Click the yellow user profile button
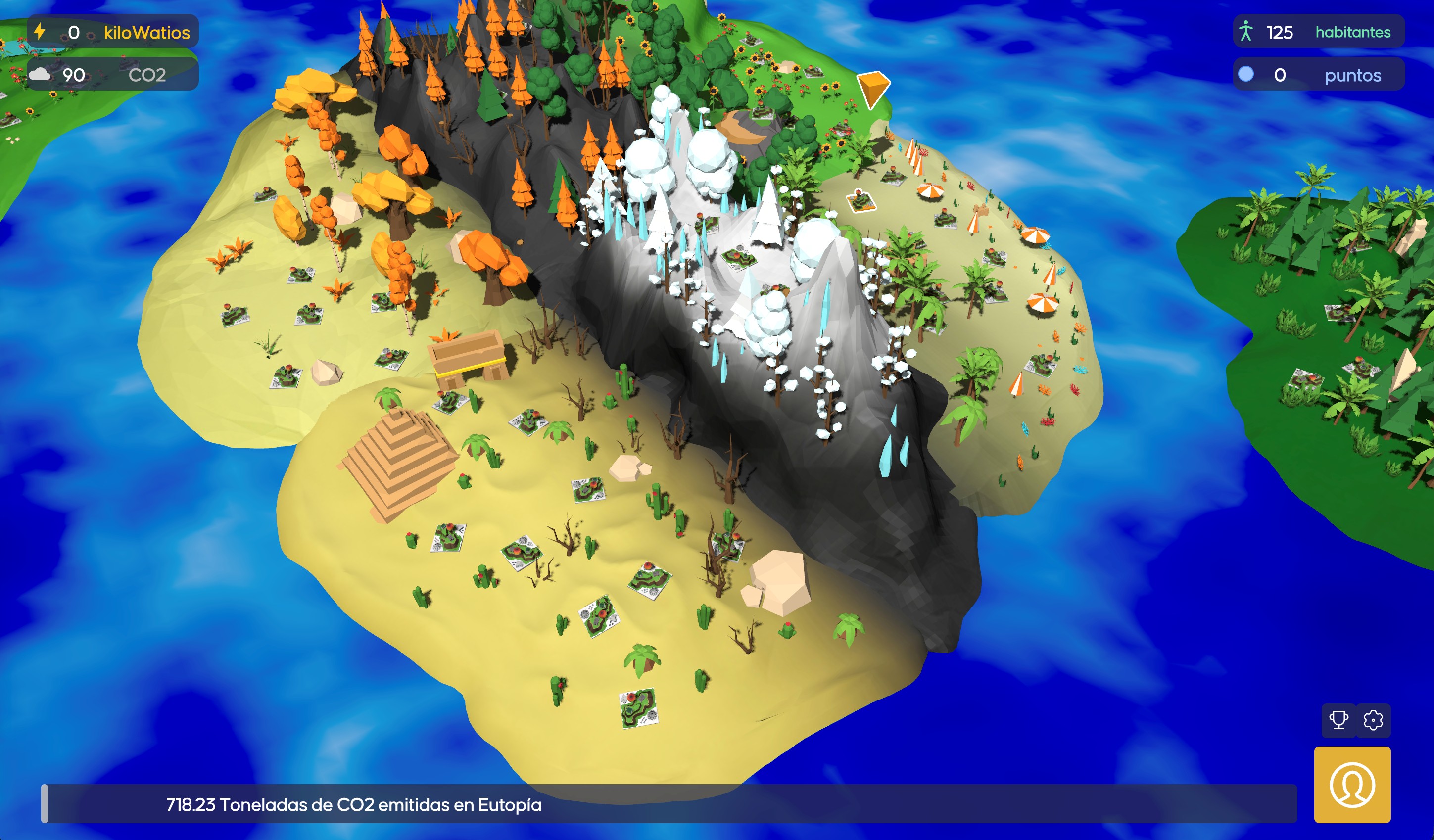Viewport: 1434px width, 840px height. (x=1352, y=785)
